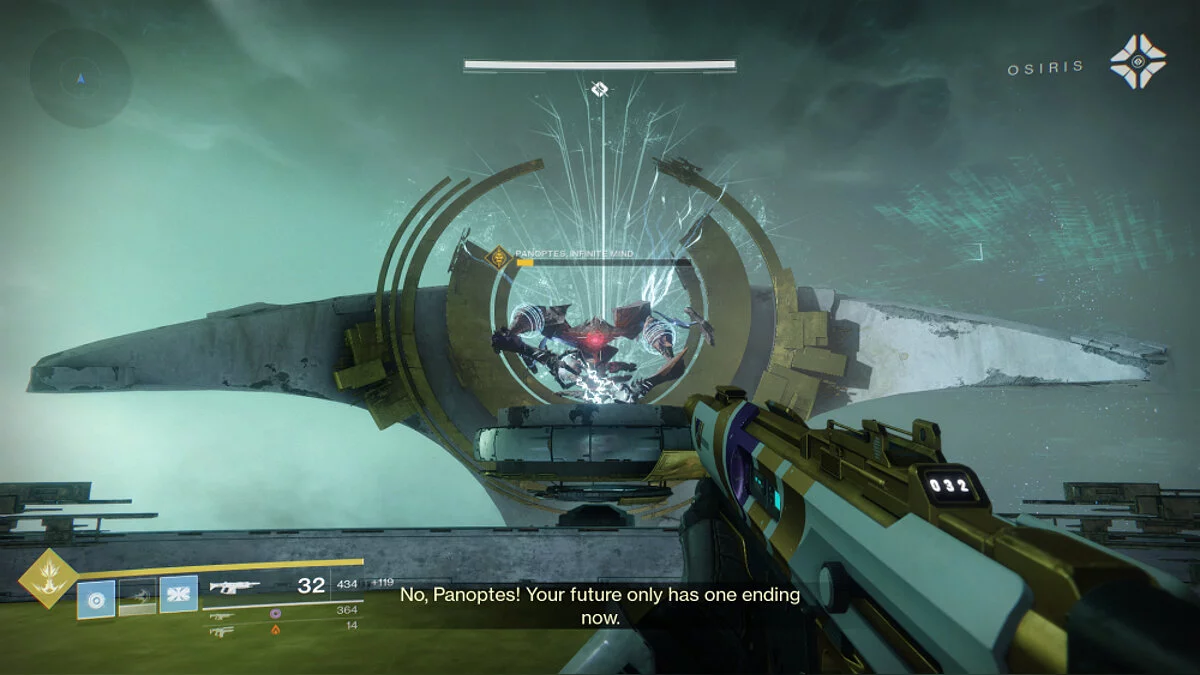
Task: Select the equipped primary weapon icon
Action: pos(235,587)
